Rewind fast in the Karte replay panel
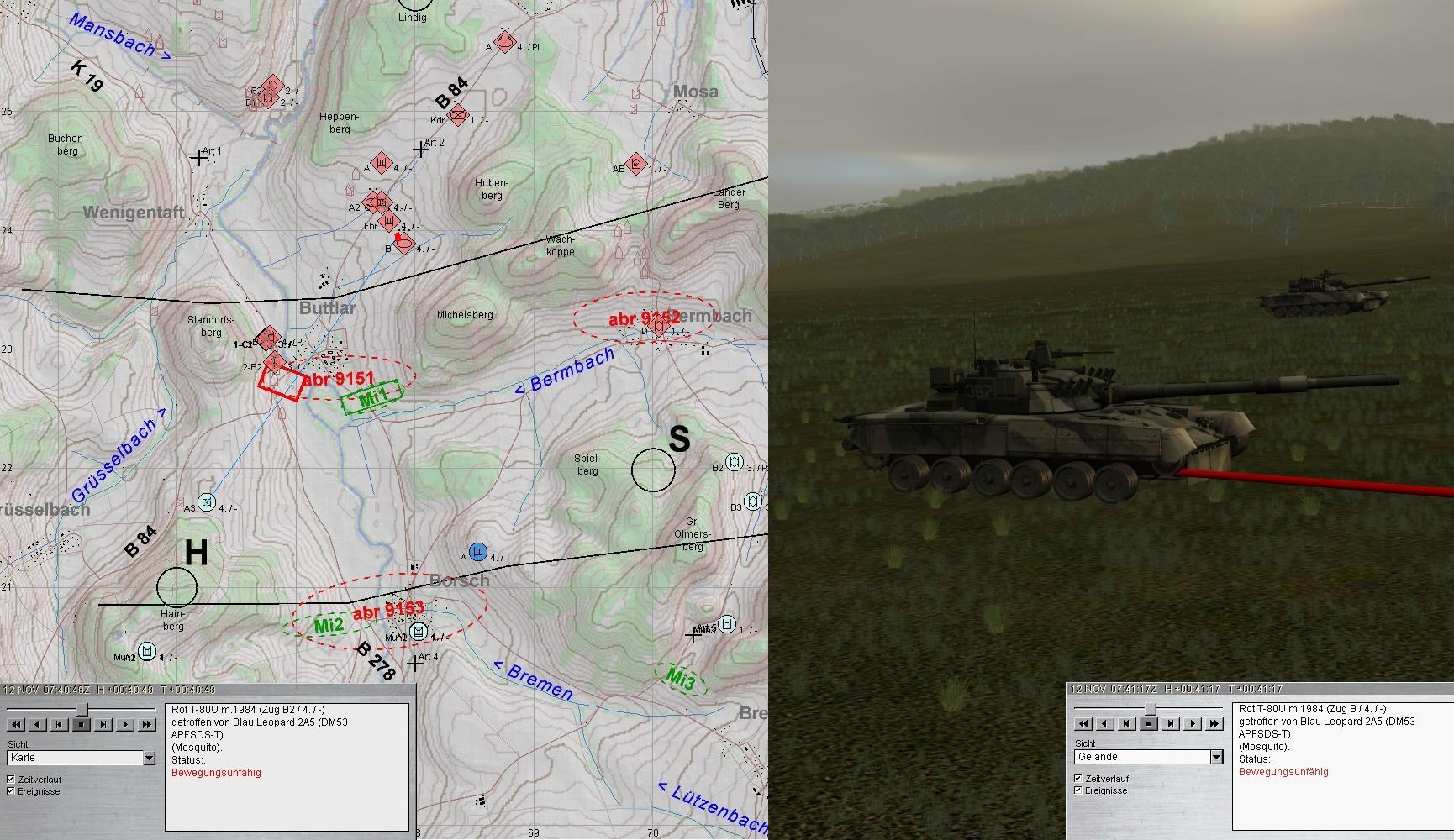 pos(16,724)
